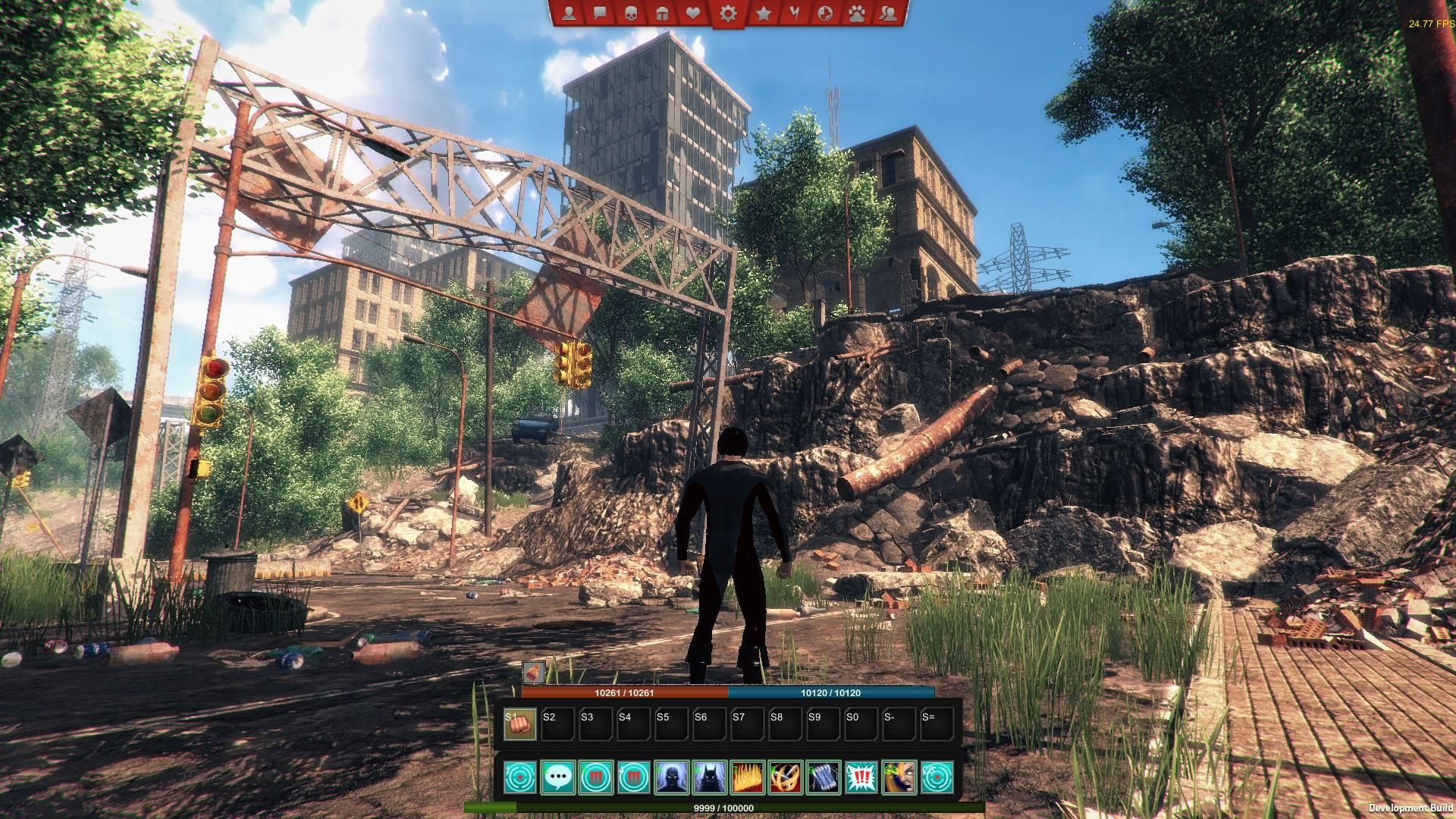Click the star icon in the top bar
Screen dimensions: 1456x819
764,13
